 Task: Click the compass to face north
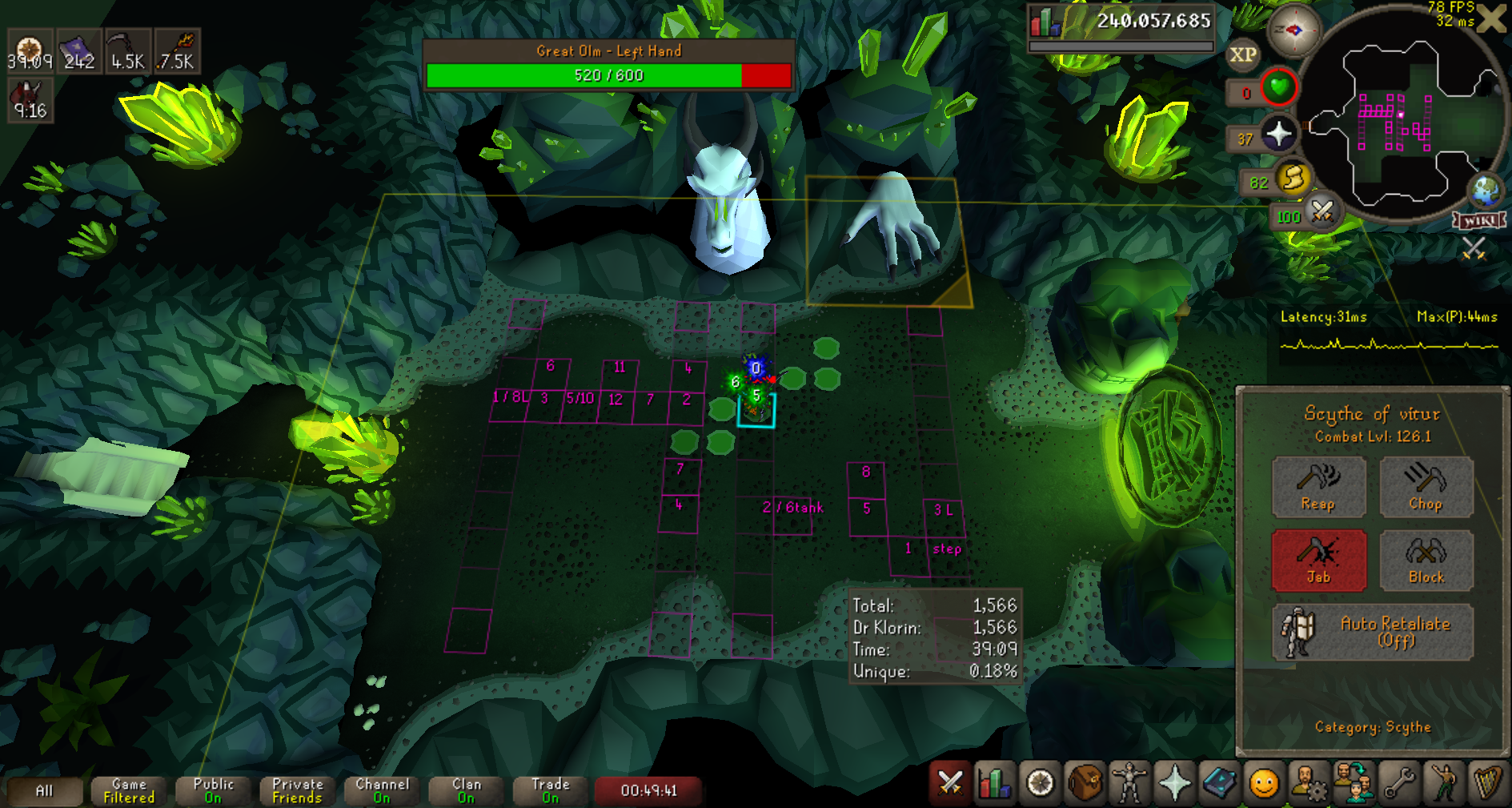point(1293,31)
